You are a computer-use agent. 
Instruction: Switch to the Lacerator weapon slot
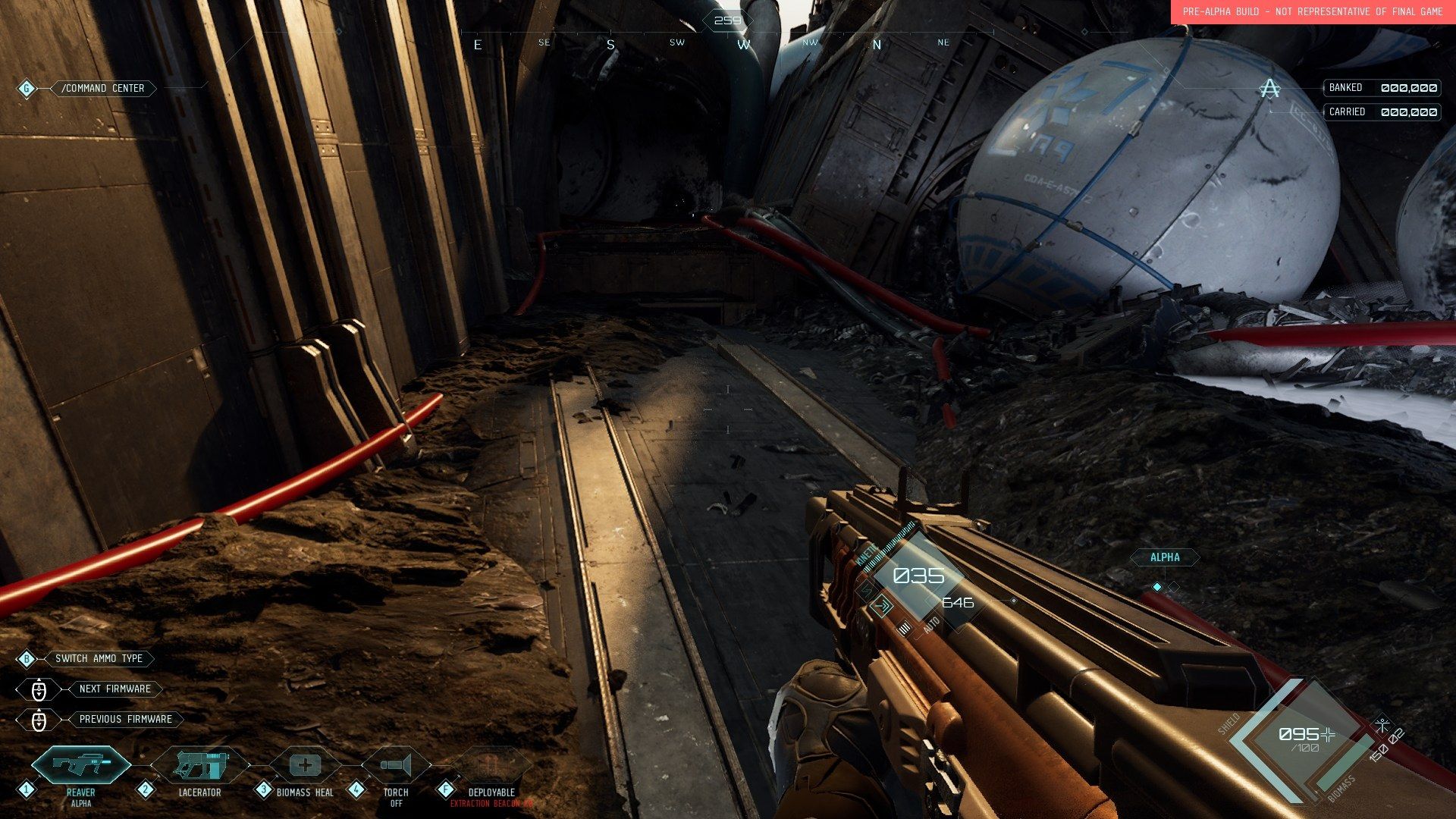200,764
